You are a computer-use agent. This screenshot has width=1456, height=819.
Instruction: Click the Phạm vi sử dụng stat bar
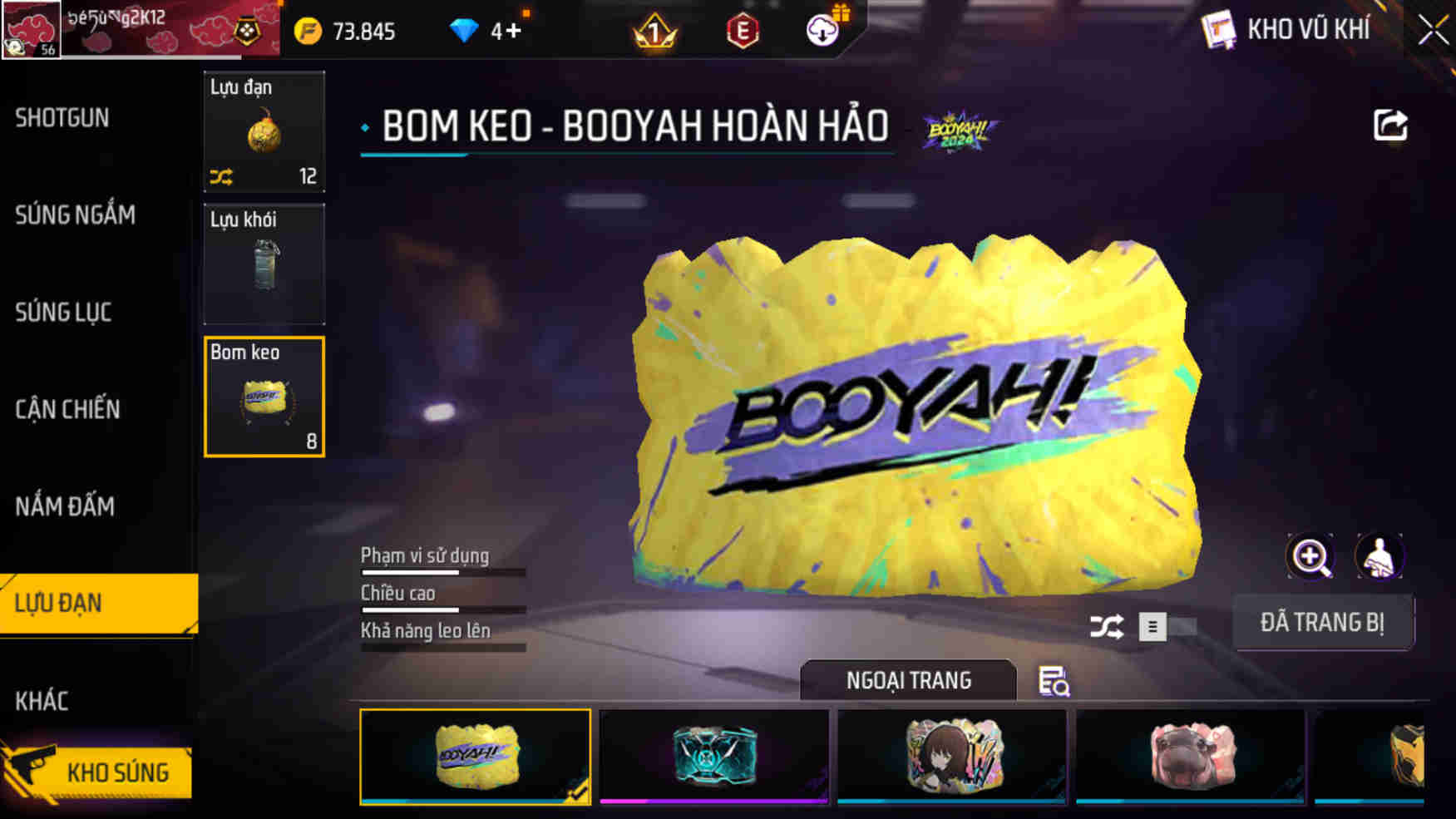[x=442, y=570]
